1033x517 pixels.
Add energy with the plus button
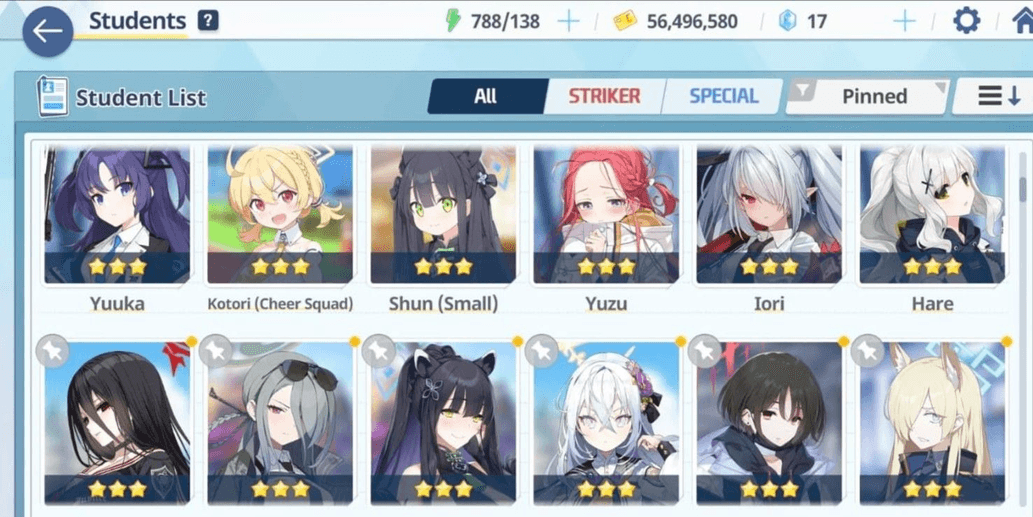point(568,21)
